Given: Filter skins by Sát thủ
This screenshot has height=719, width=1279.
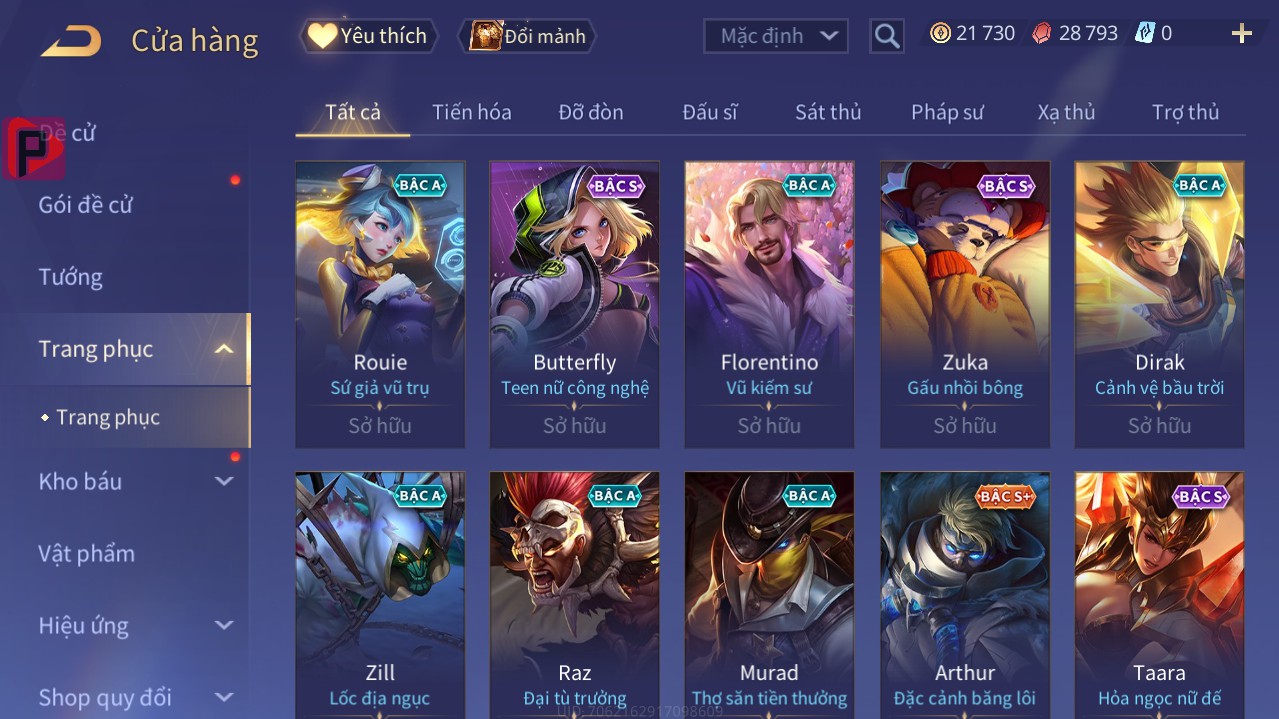Looking at the screenshot, I should tap(827, 112).
